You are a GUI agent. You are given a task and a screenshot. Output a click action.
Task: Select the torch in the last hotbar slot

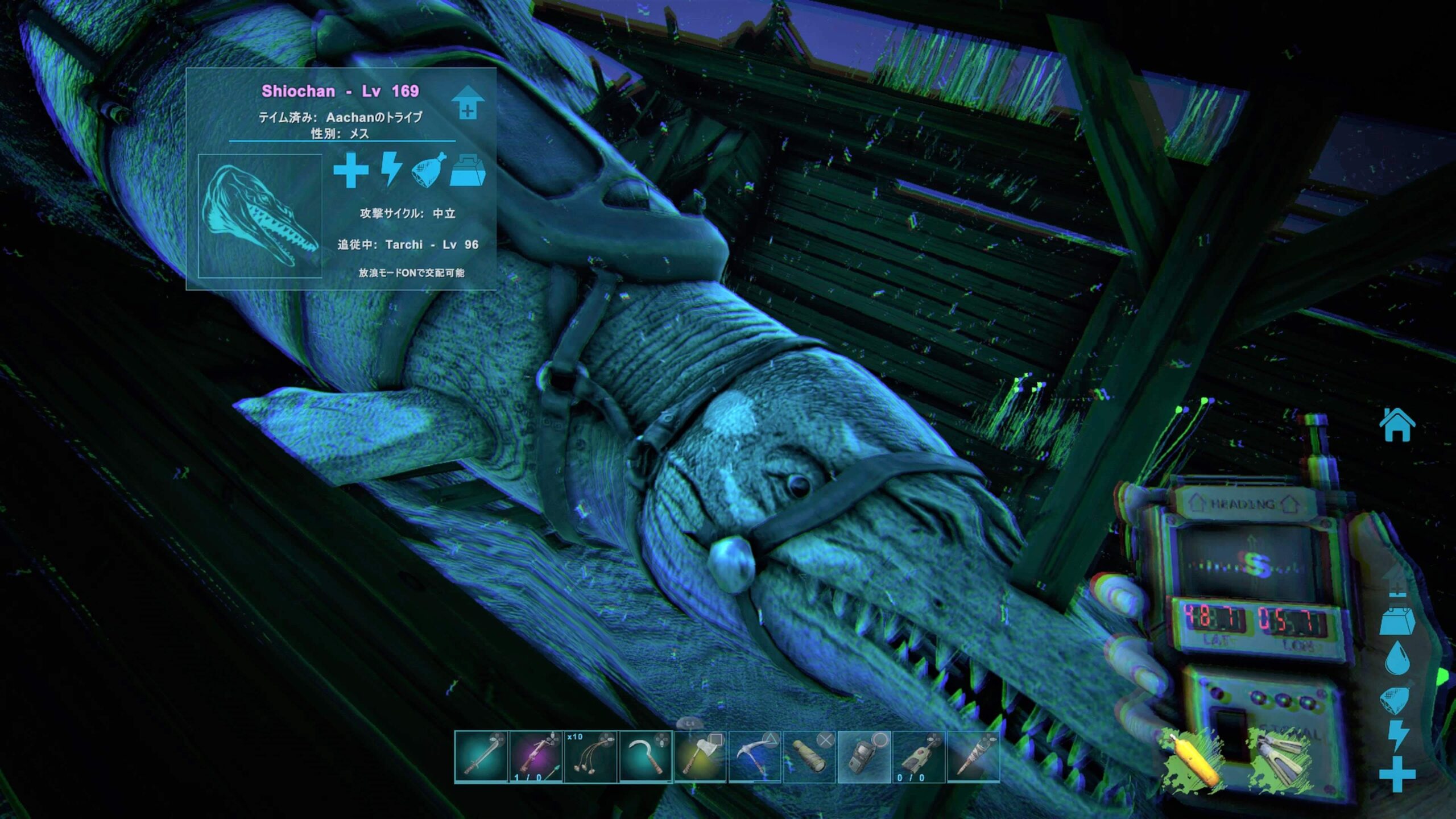[x=973, y=757]
